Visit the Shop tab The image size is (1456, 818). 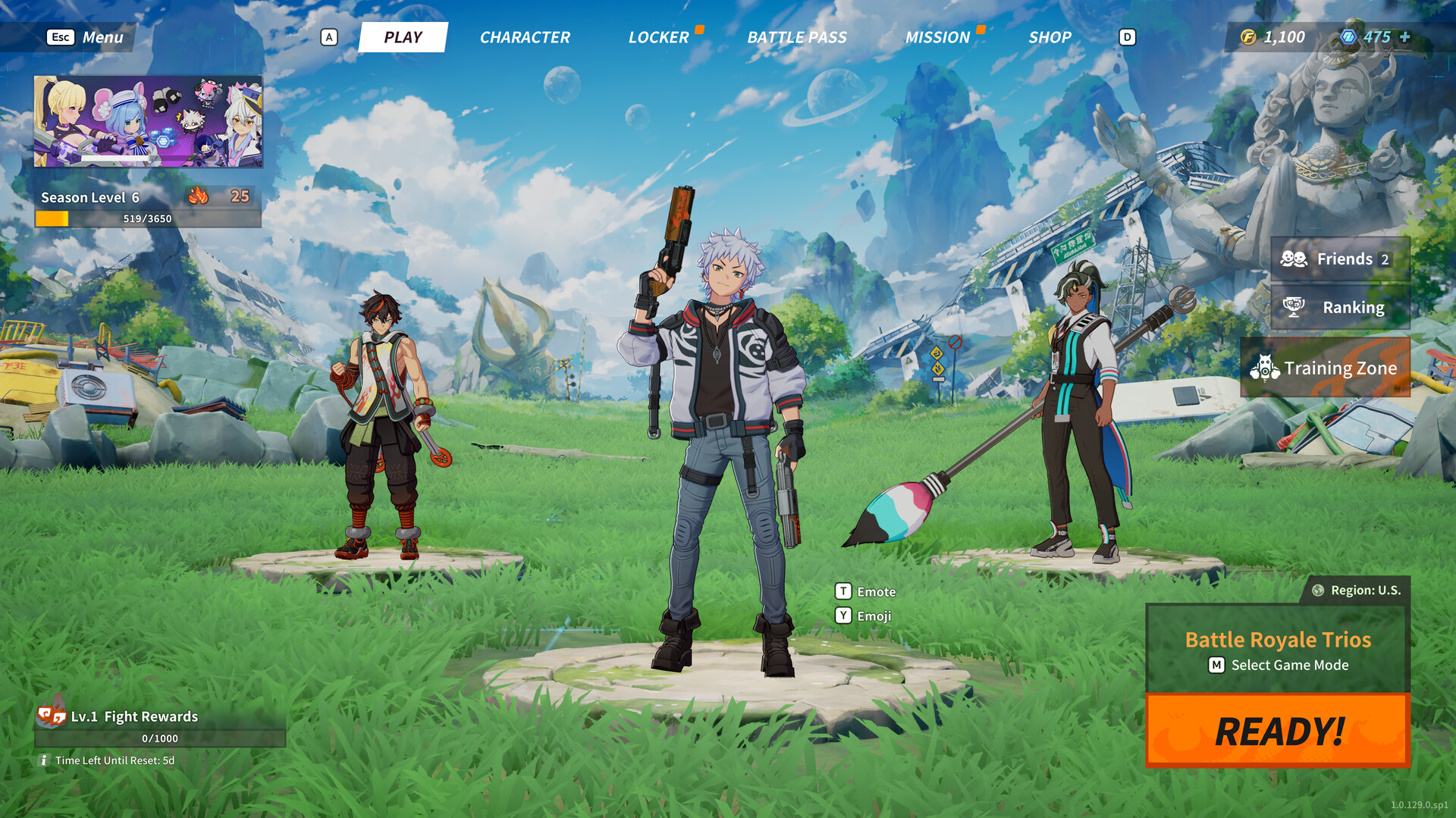pos(1050,37)
